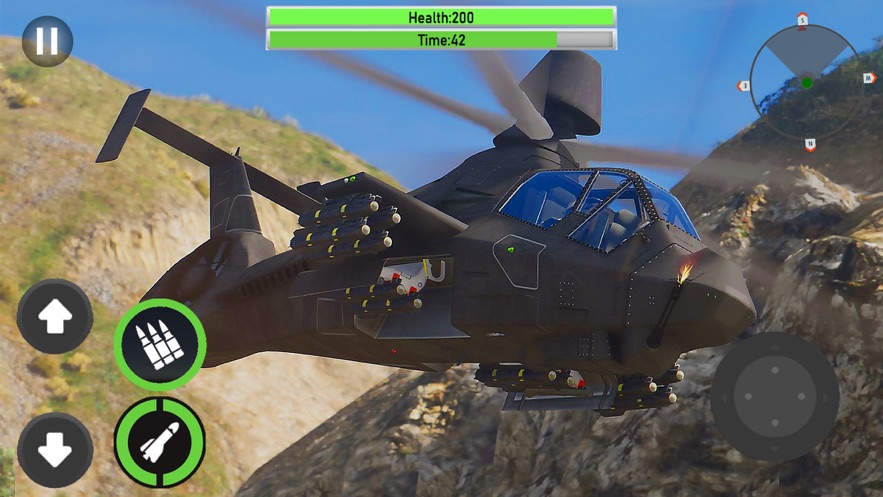Viewport: 883px width, 497px height.
Task: Launch a missile with the rocket button
Action: [x=160, y=442]
